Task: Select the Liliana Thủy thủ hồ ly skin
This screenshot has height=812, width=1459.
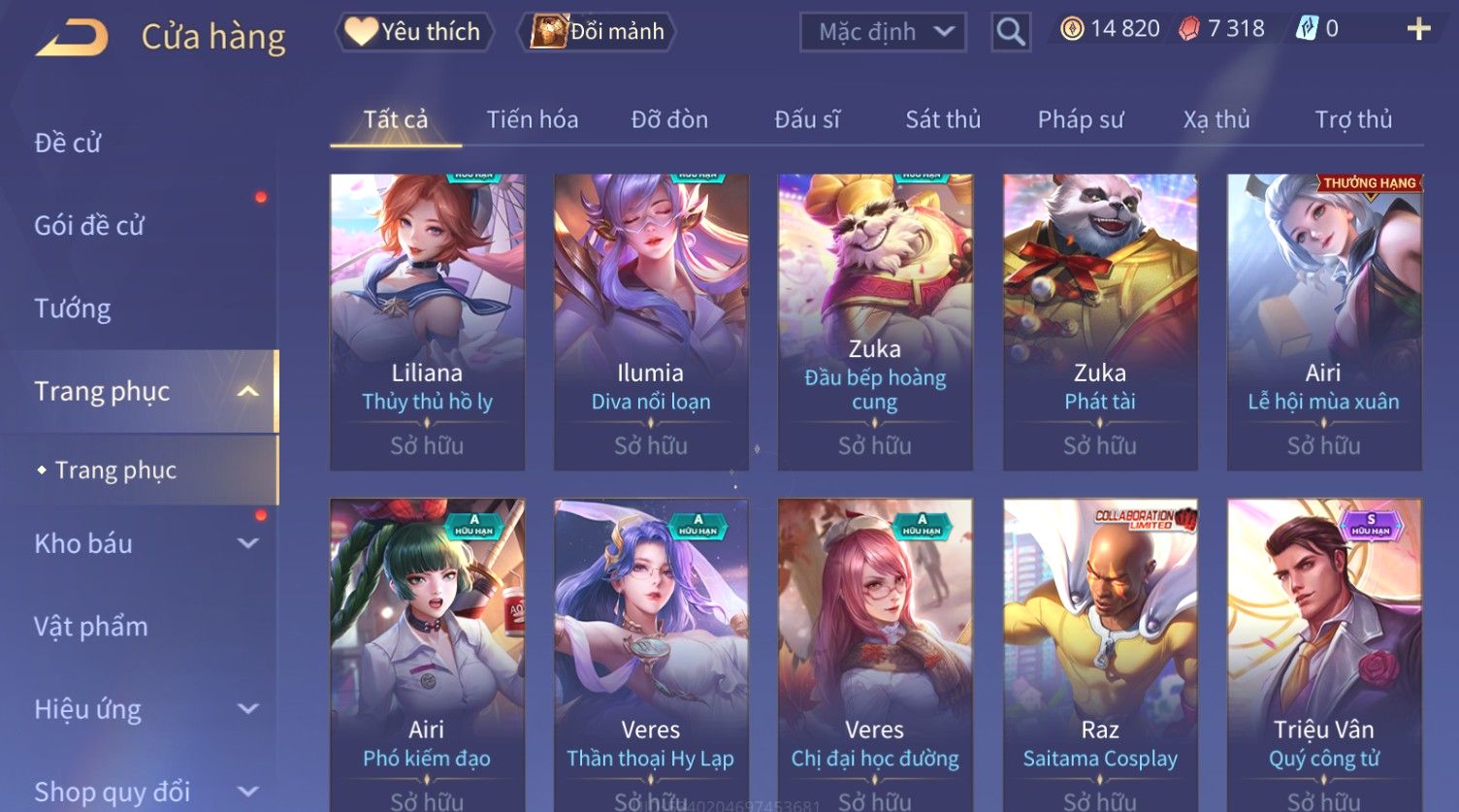Action: point(427,320)
